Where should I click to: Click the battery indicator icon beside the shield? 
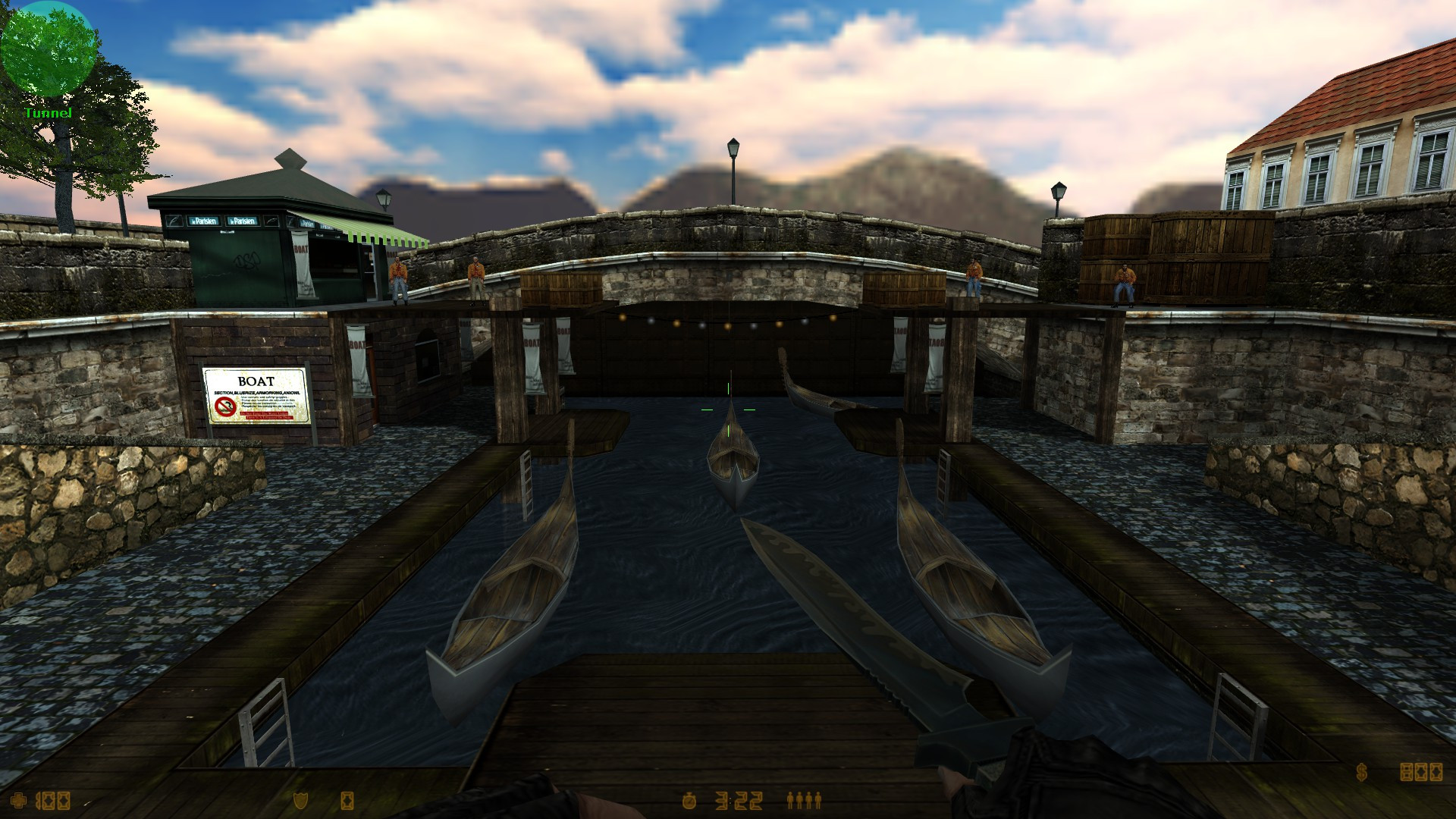tap(347, 802)
